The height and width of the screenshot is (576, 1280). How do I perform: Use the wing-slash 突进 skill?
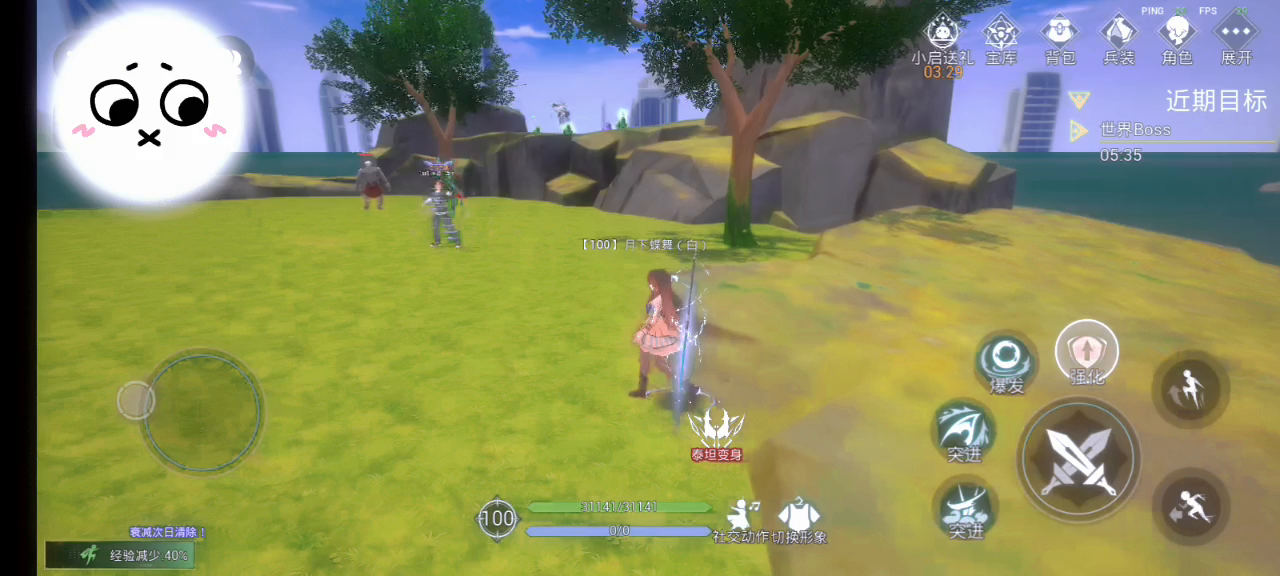coord(964,431)
